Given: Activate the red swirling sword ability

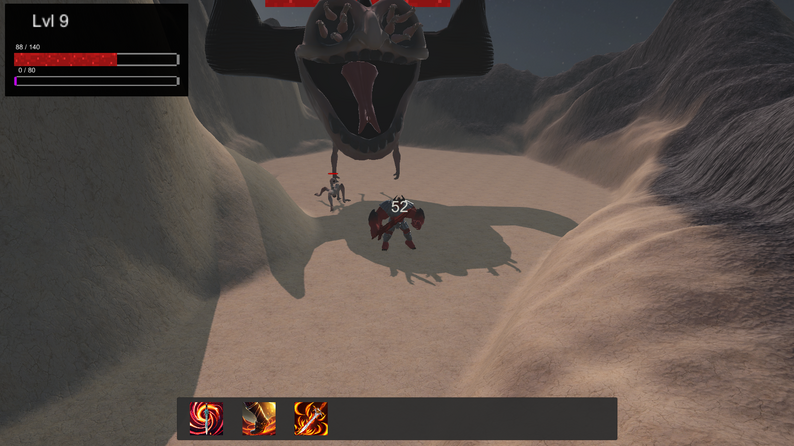Looking at the screenshot, I should tap(206, 418).
